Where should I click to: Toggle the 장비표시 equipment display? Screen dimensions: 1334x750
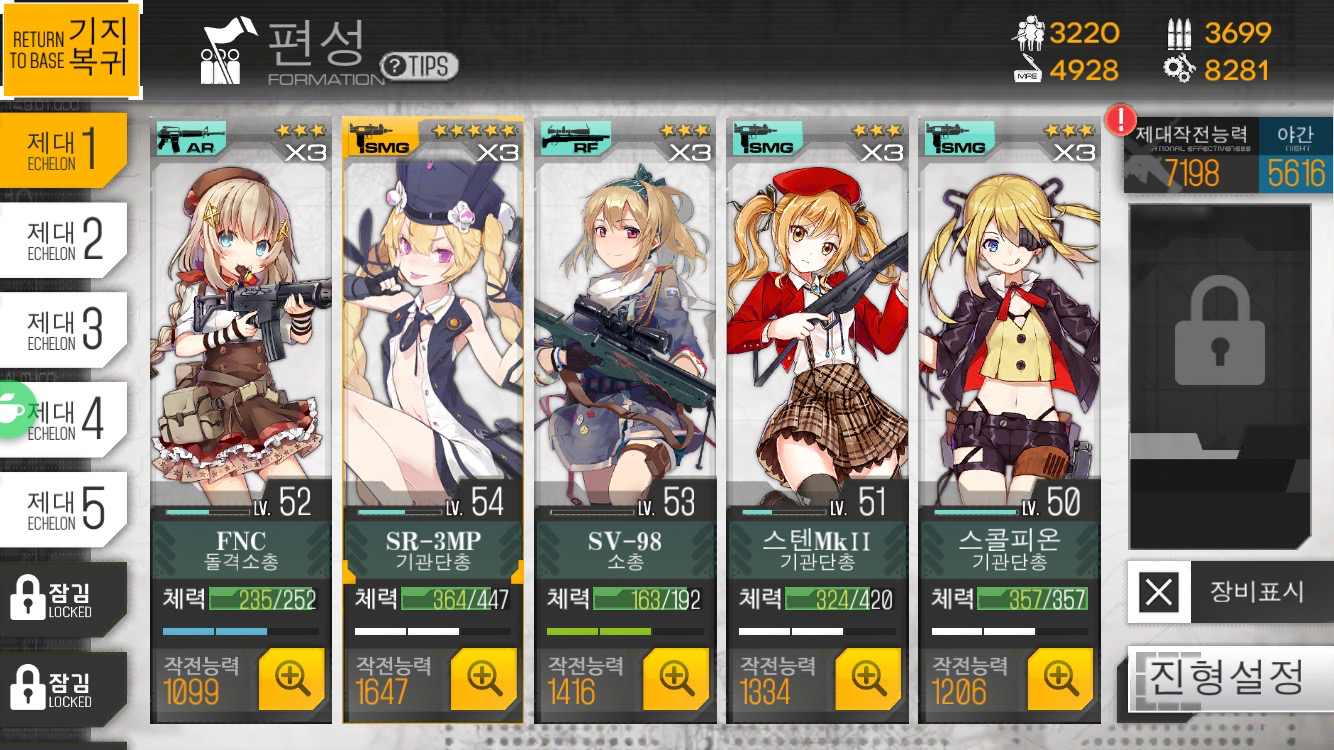(1230, 592)
